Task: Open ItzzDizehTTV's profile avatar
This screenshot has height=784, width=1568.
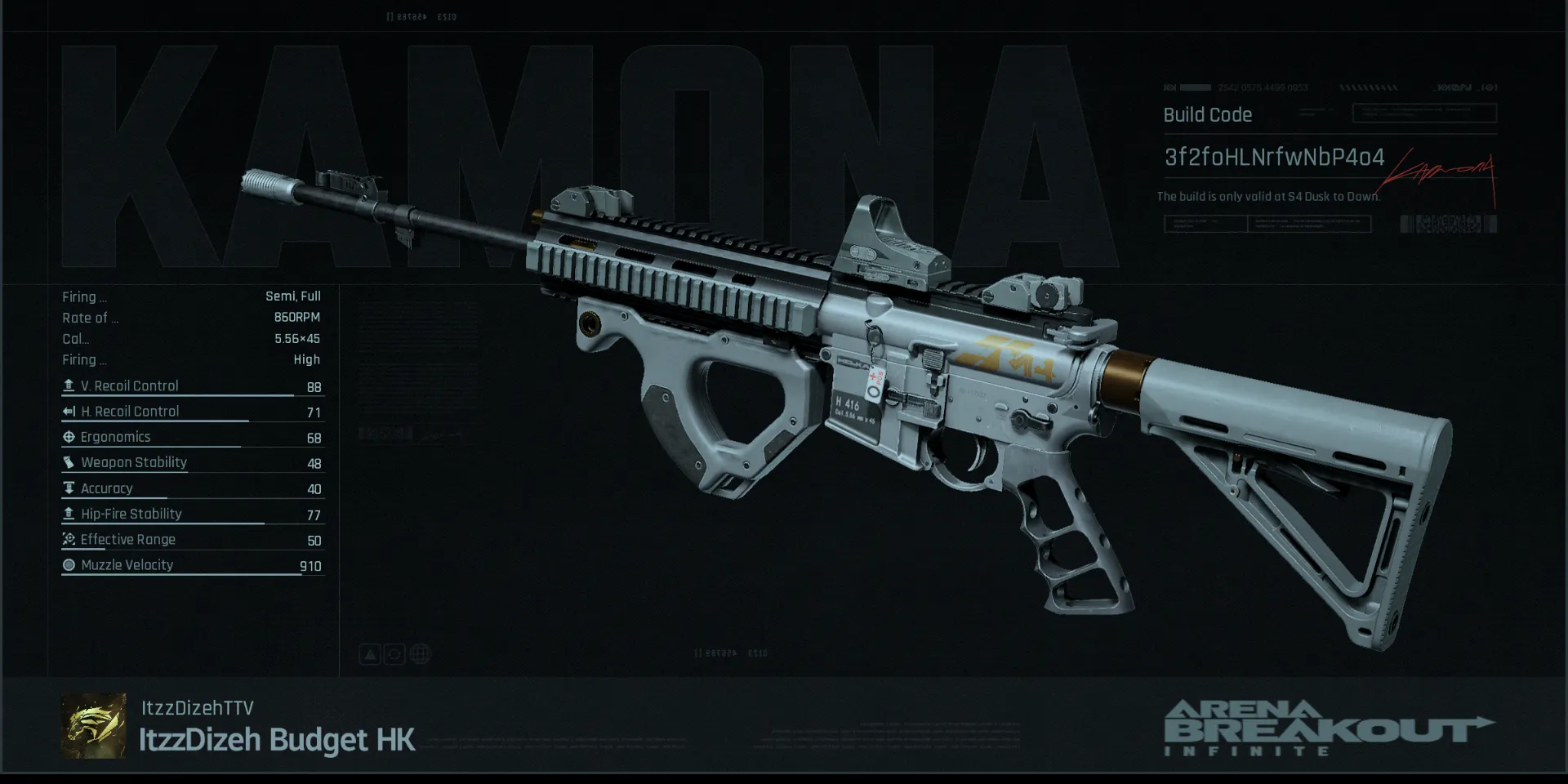Action: 94,726
